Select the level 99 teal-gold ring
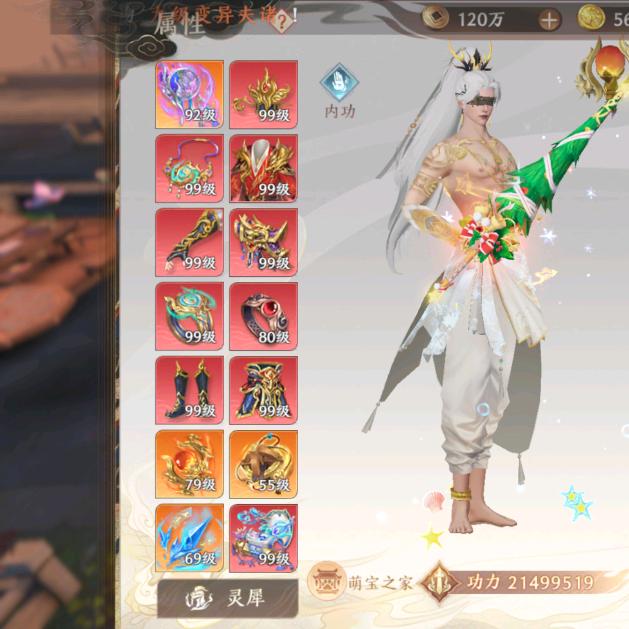This screenshot has height=629, width=629. coord(189,316)
